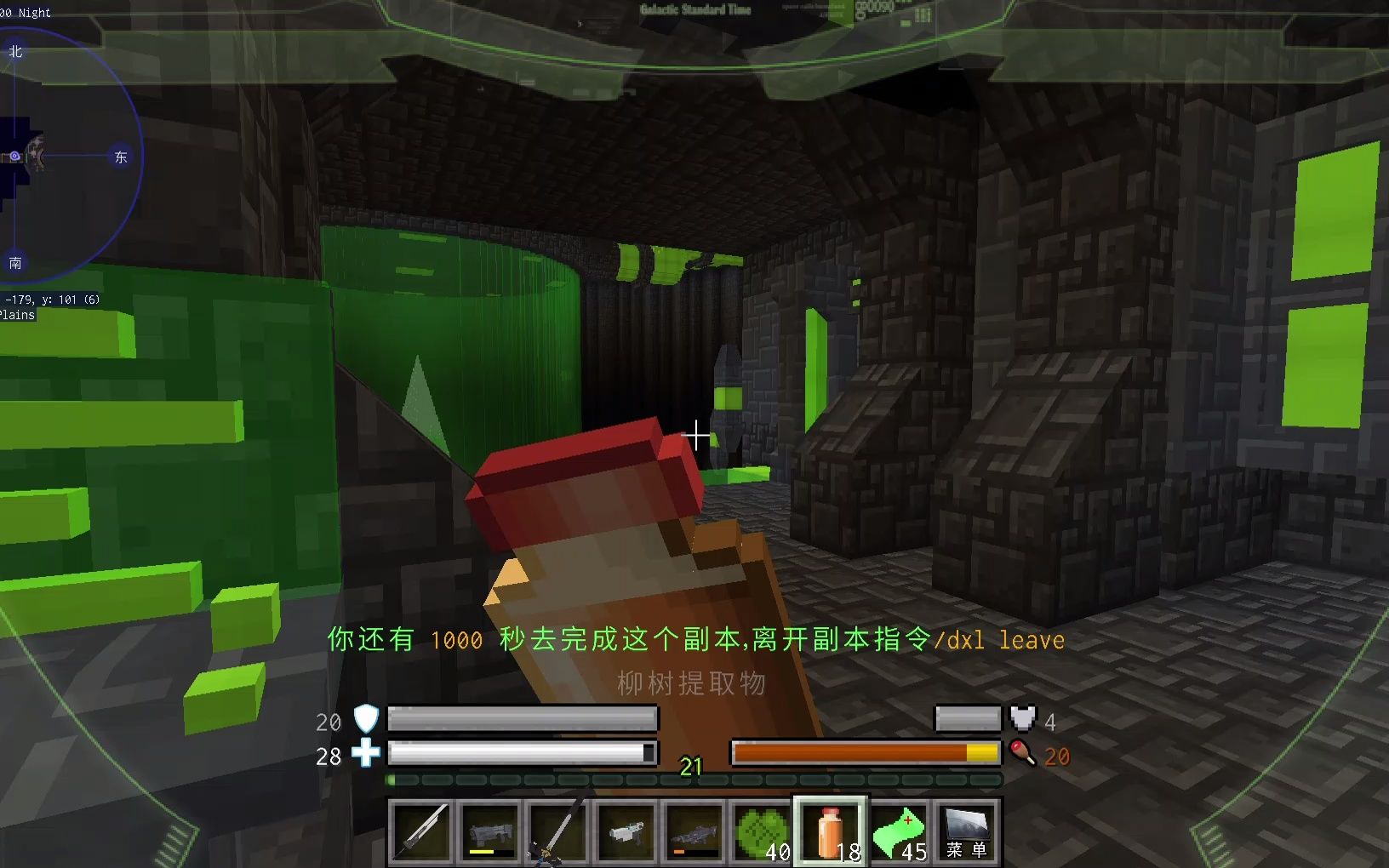This screenshot has height=868, width=1389.
Task: Click the 柳树提取物 item name label
Action: [692, 683]
